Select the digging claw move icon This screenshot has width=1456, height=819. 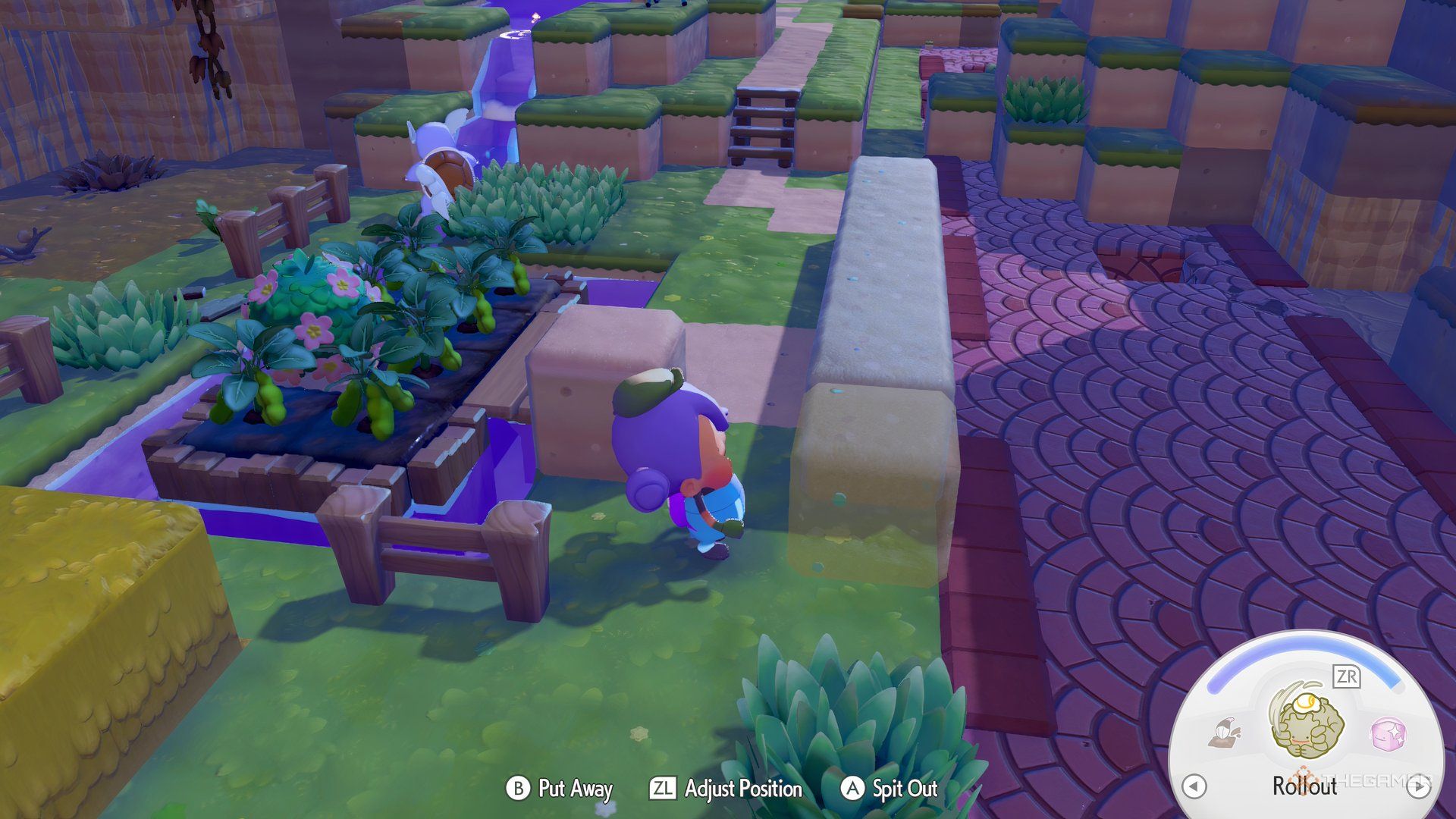(x=1224, y=733)
